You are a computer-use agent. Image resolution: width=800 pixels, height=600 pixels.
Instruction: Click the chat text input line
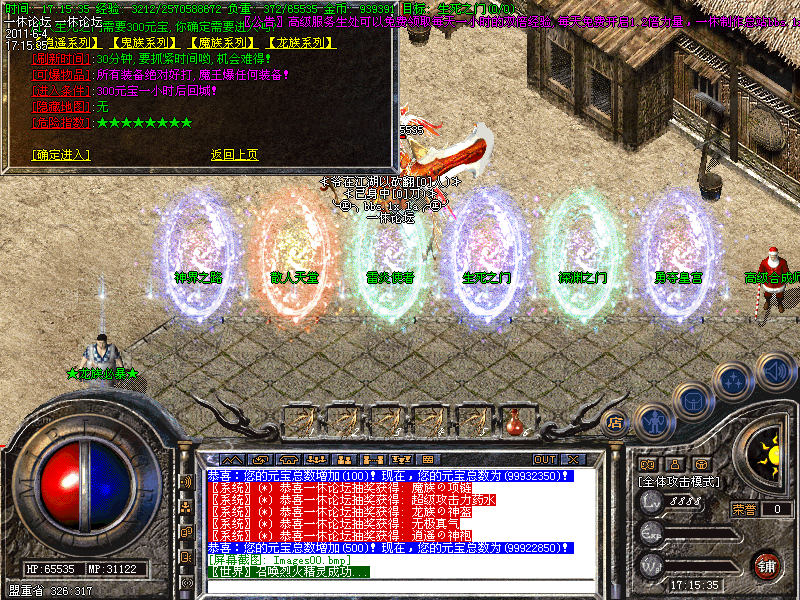coord(400,584)
